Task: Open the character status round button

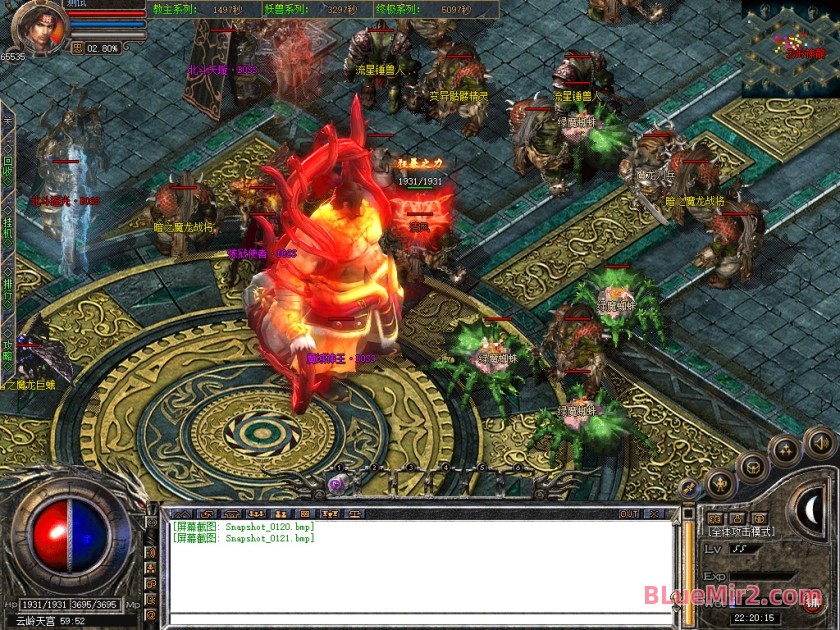Action: (x=722, y=484)
